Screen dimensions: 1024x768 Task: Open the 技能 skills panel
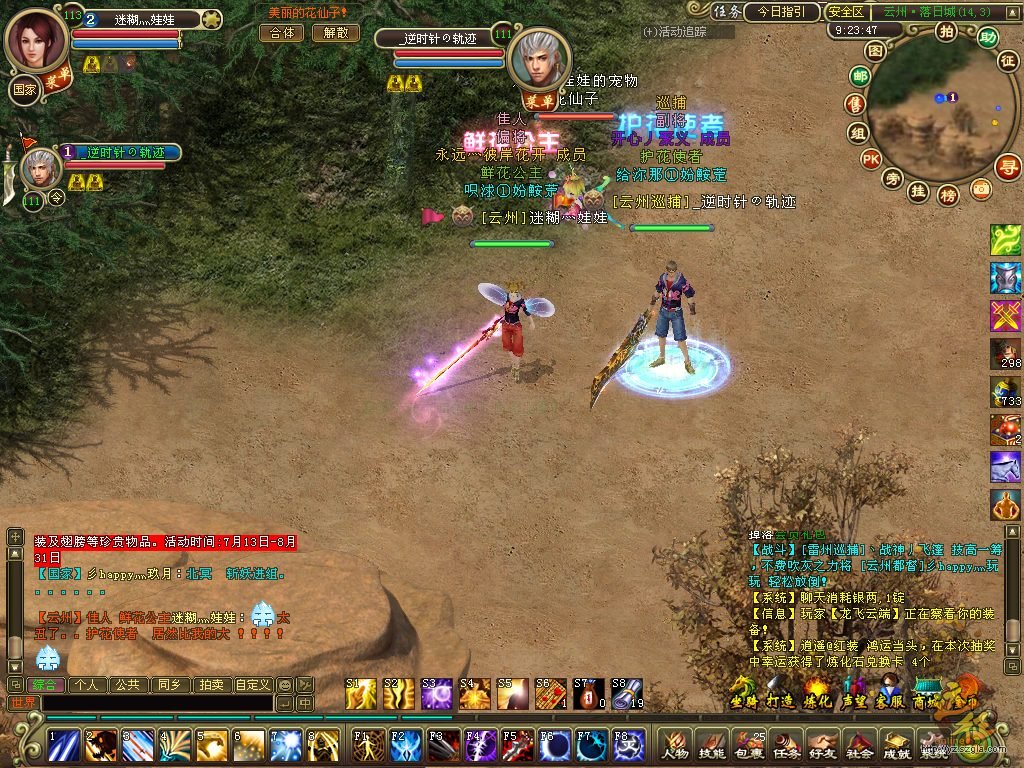click(x=712, y=743)
